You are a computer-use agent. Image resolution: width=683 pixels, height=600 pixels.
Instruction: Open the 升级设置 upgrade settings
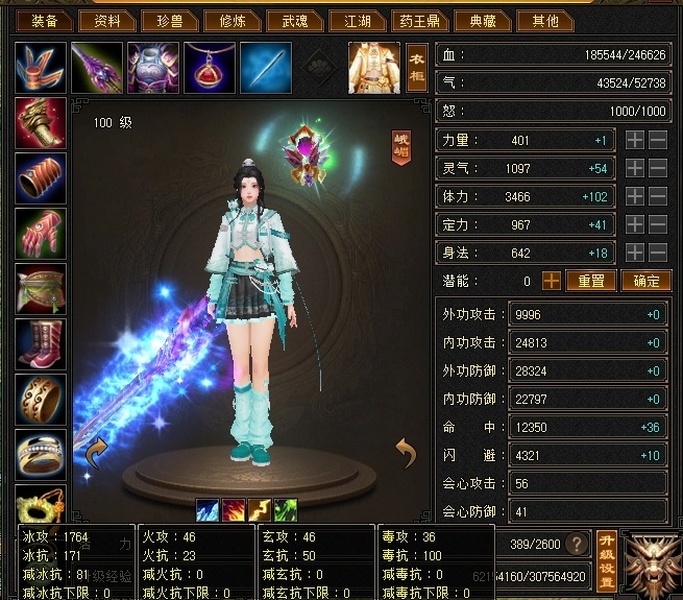point(605,559)
